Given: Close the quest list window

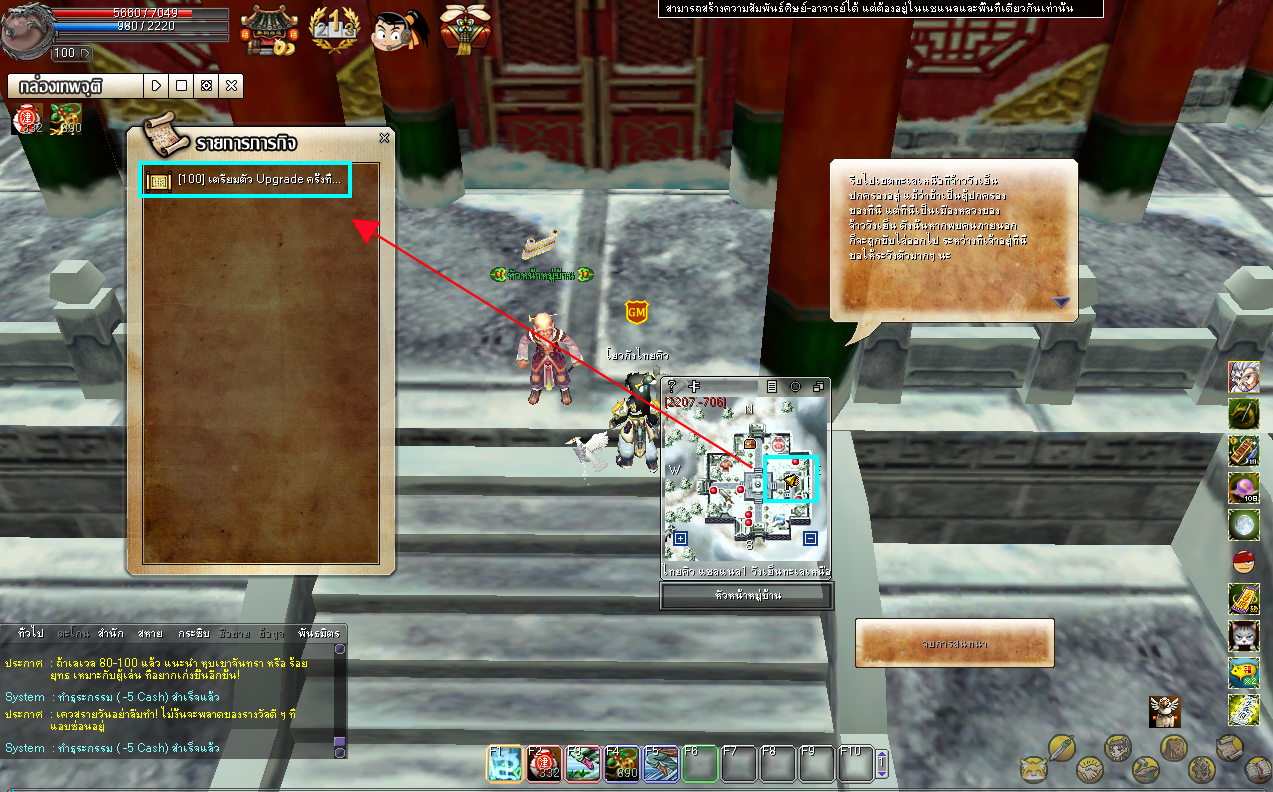Looking at the screenshot, I should click(384, 138).
